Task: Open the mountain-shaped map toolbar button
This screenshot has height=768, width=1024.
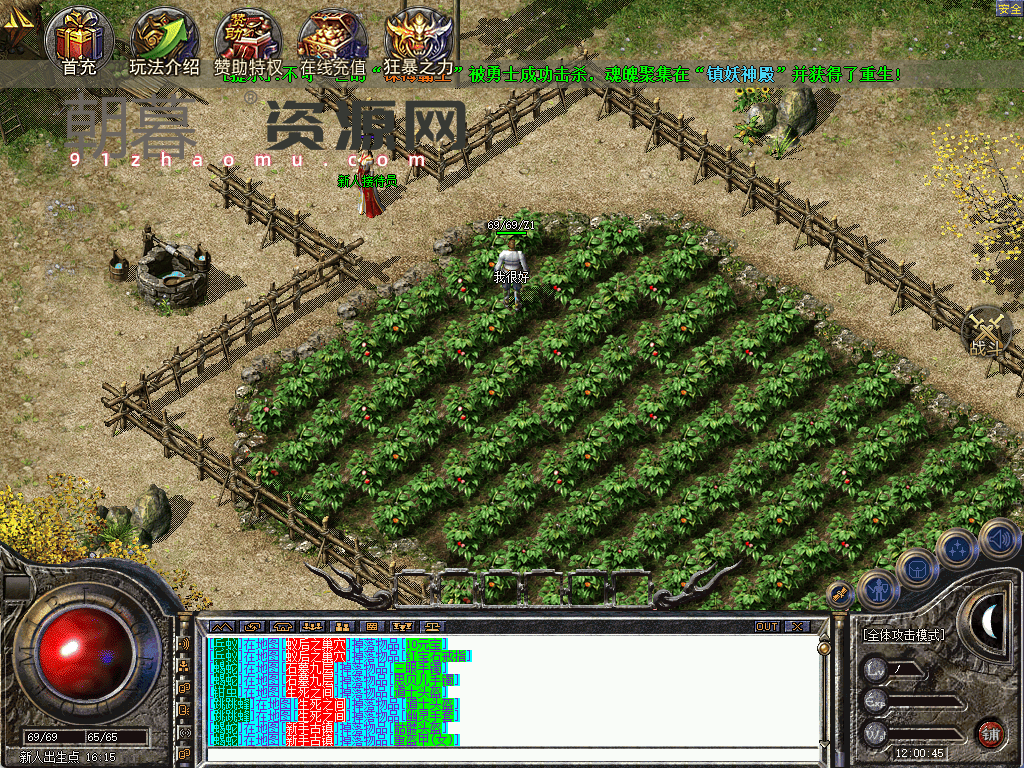Action: pyautogui.click(x=221, y=626)
